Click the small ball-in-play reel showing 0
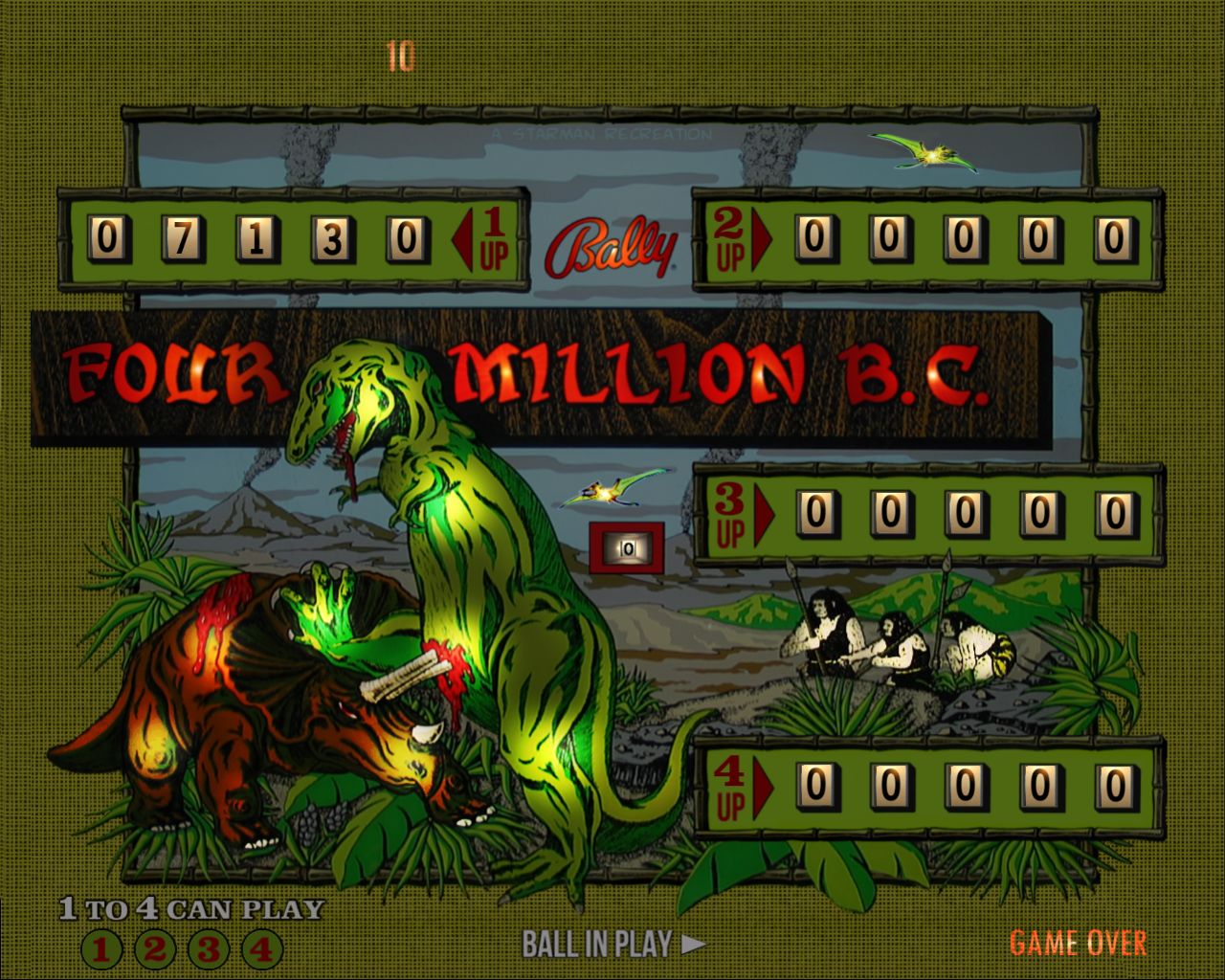Viewport: 1225px width, 980px height. tap(627, 547)
